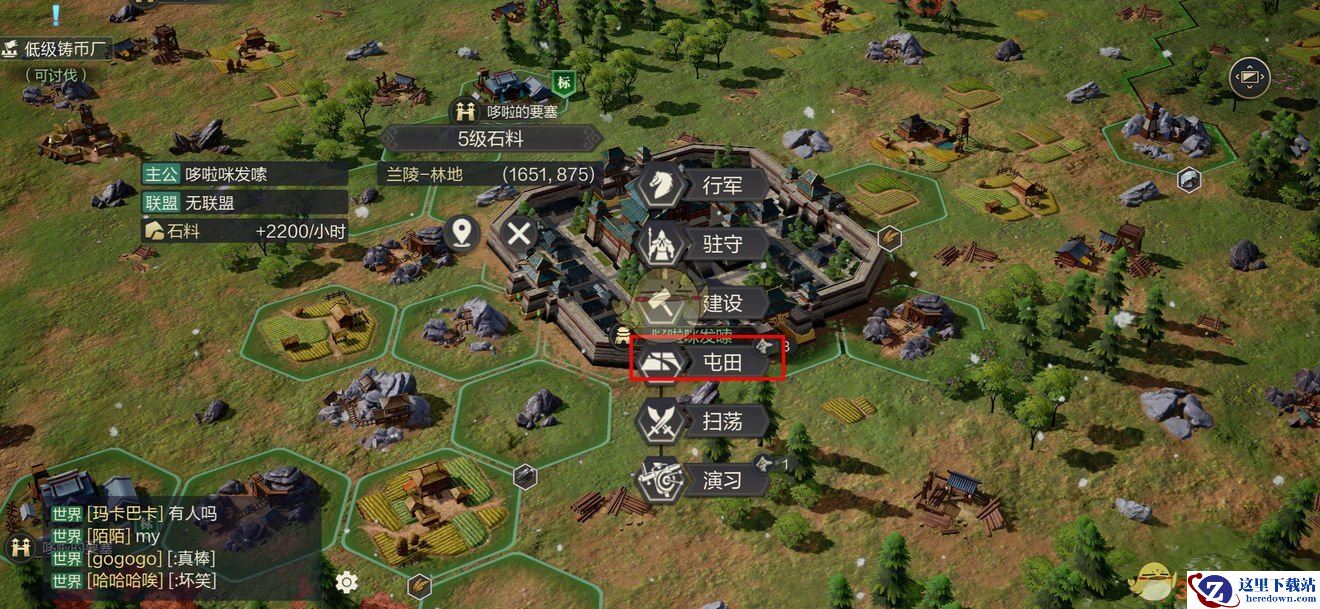Start the 演习 drill command
Viewport: 1320px width, 609px height.
tap(706, 480)
